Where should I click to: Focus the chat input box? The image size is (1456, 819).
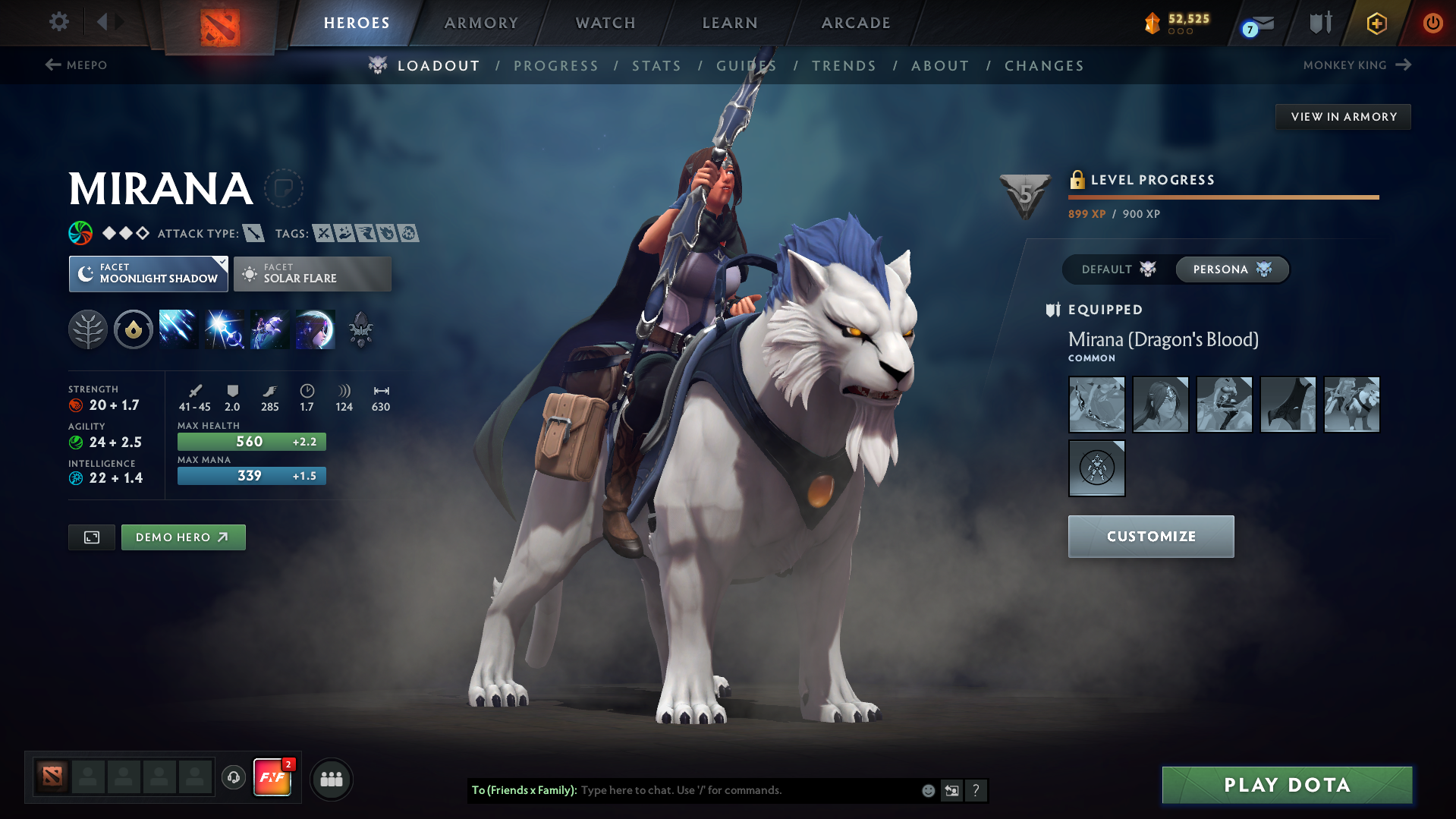pyautogui.click(x=747, y=790)
